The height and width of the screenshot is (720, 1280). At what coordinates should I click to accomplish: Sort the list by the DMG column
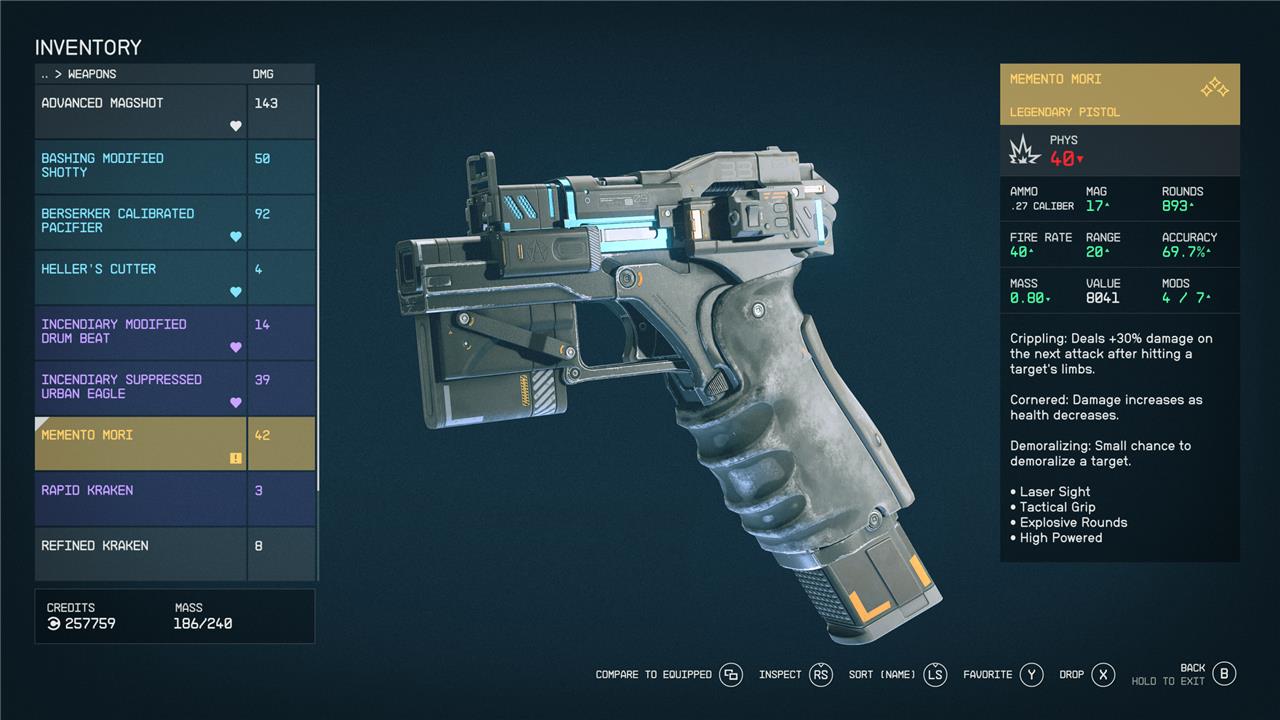pyautogui.click(x=263, y=74)
